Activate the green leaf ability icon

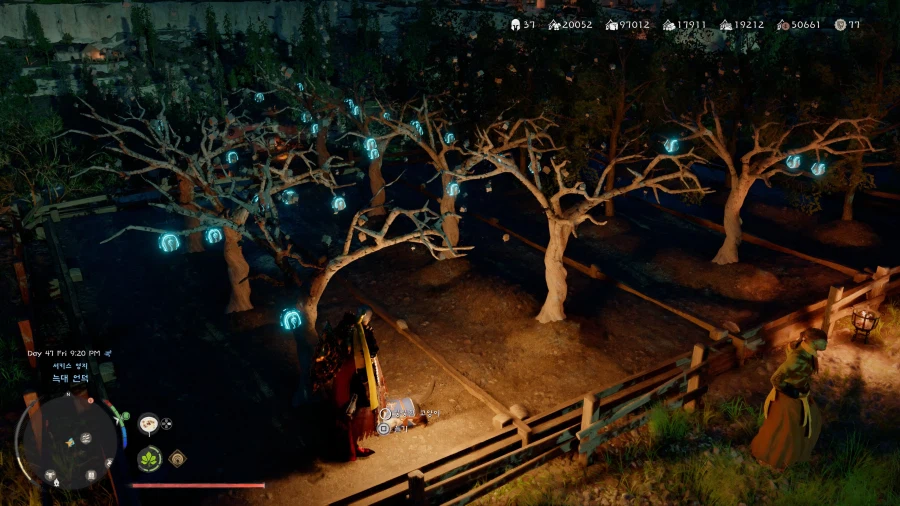coord(149,459)
